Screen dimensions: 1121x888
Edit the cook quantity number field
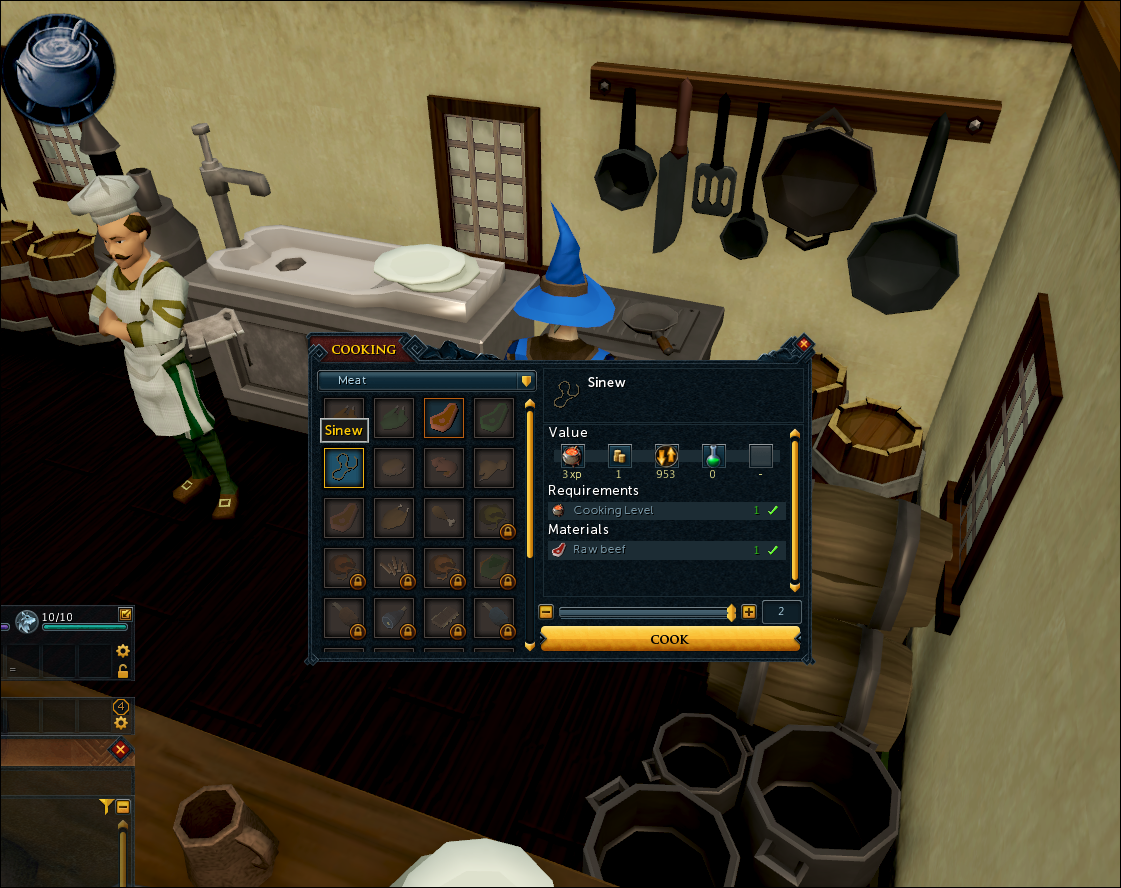[x=781, y=612]
